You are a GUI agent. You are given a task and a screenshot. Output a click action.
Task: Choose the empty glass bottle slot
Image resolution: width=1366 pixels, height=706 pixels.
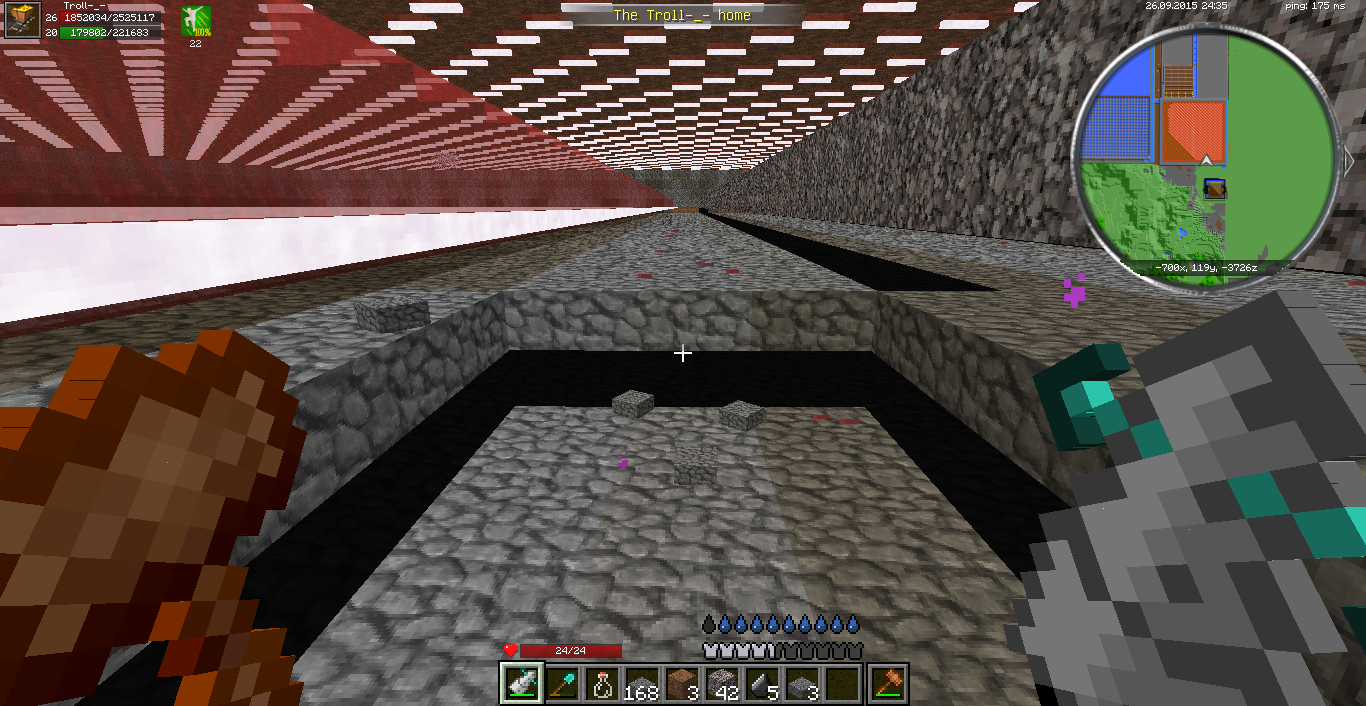603,683
